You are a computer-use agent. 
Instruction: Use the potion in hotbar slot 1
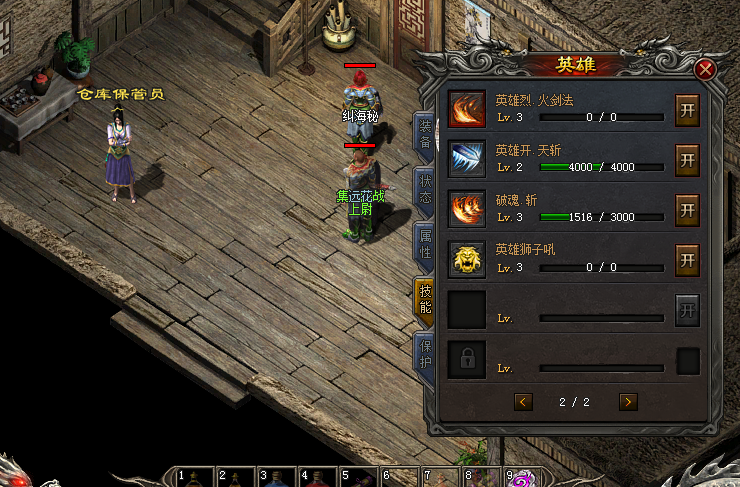tap(194, 479)
